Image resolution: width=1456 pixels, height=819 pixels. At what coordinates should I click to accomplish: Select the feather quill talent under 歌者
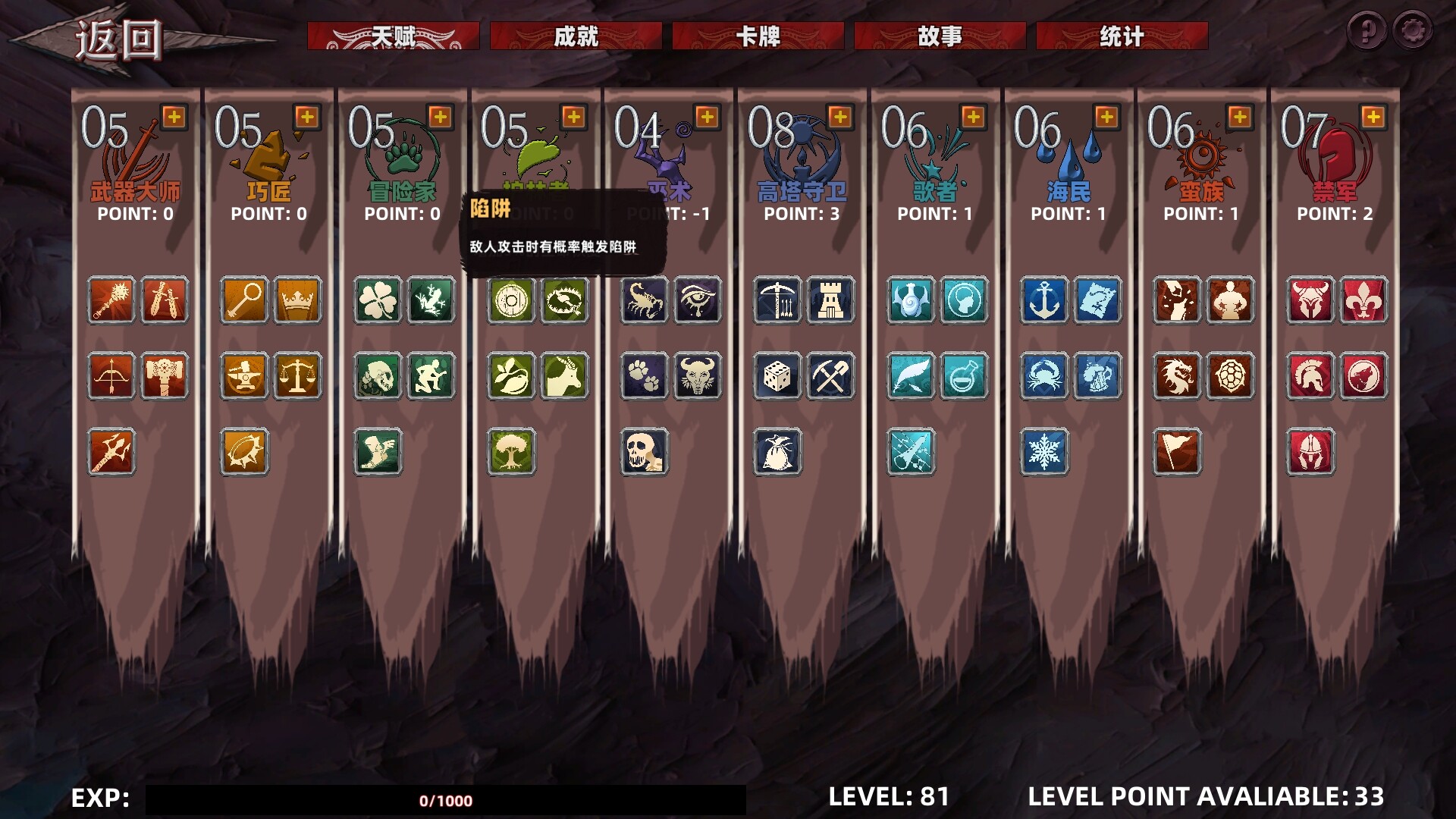pos(910,376)
